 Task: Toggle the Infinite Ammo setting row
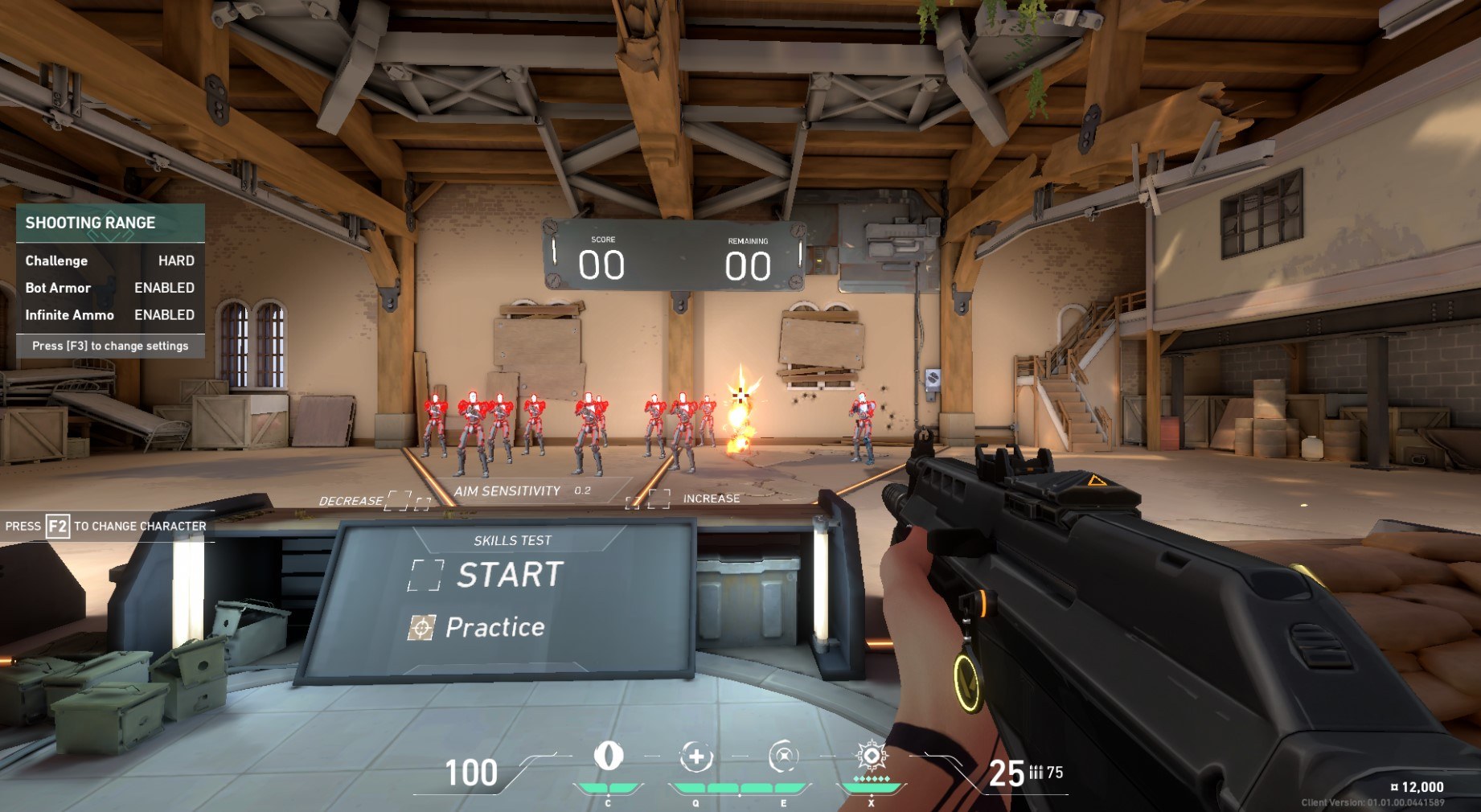pyautogui.click(x=110, y=315)
